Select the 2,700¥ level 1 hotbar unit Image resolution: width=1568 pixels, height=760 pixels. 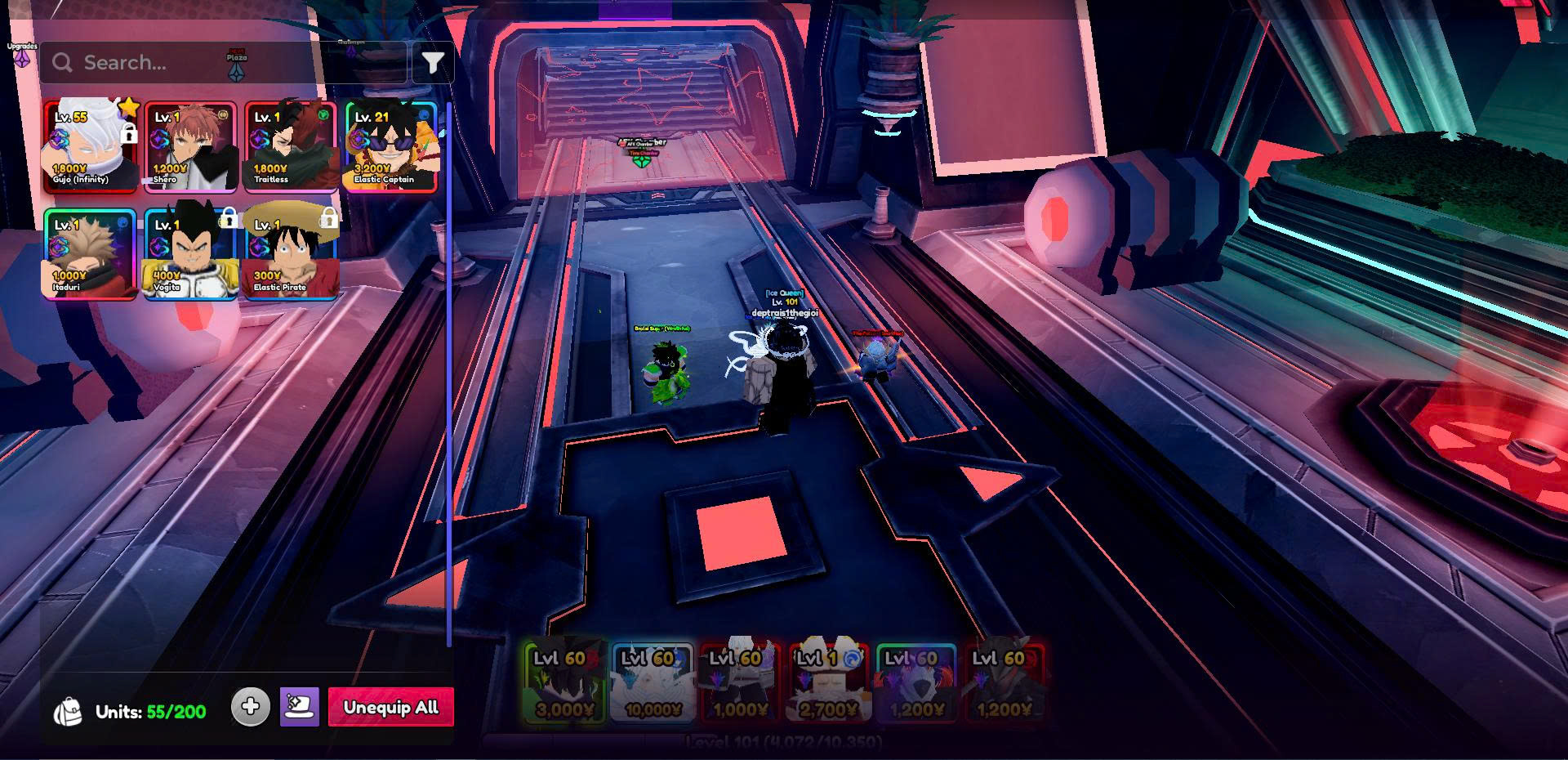click(829, 682)
